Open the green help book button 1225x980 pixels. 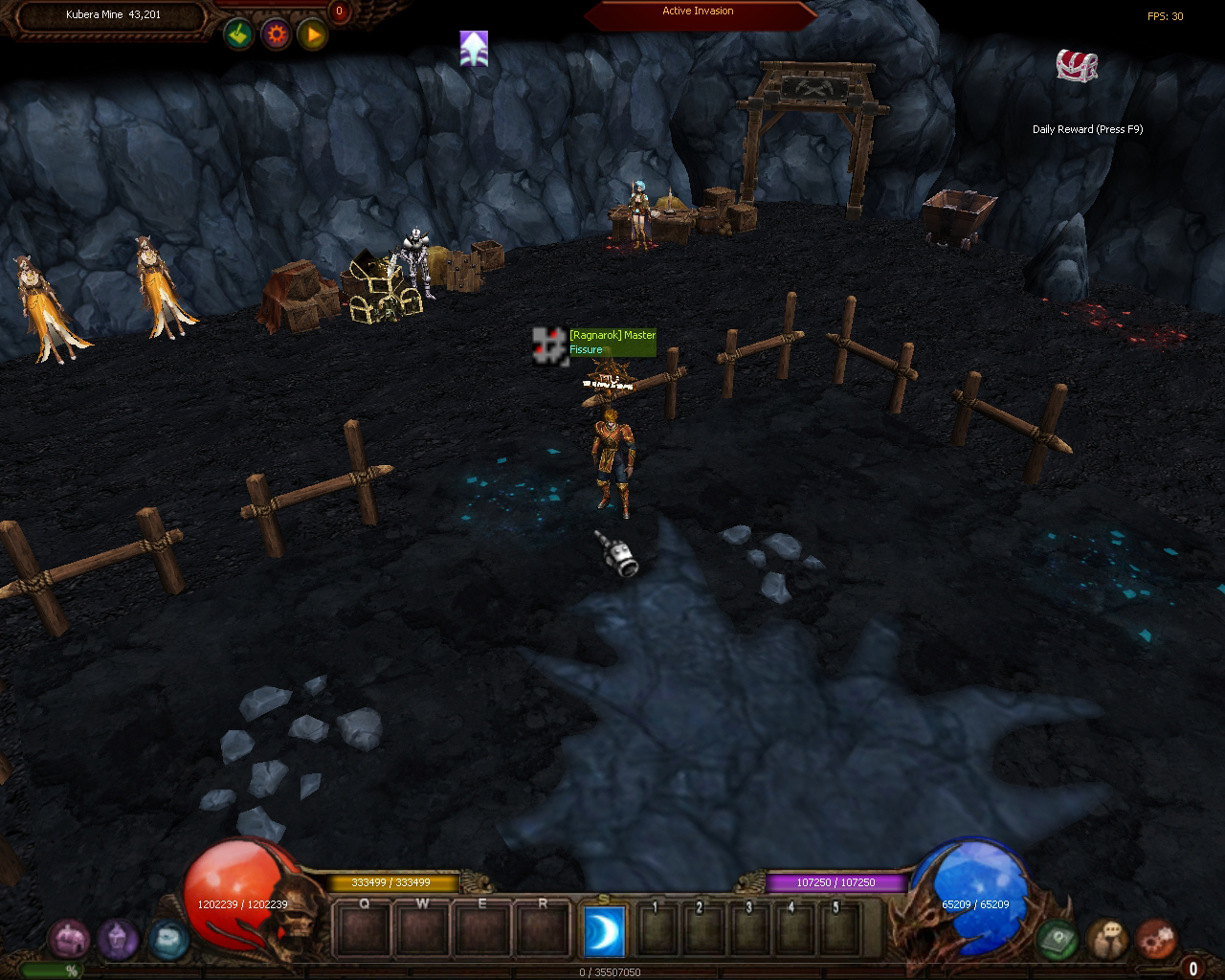pos(1057,940)
